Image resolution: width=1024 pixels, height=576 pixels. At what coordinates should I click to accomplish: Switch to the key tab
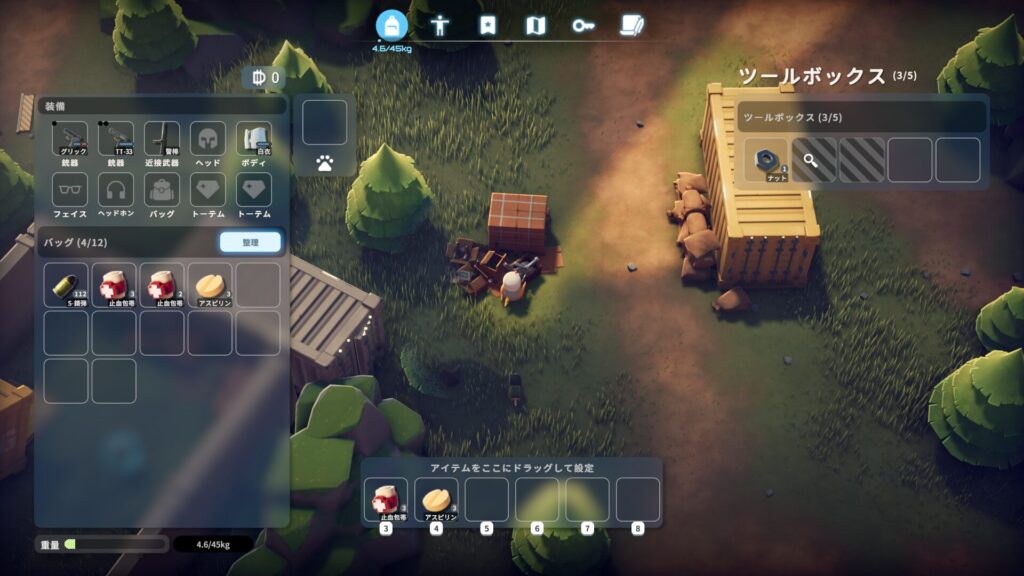[582, 26]
